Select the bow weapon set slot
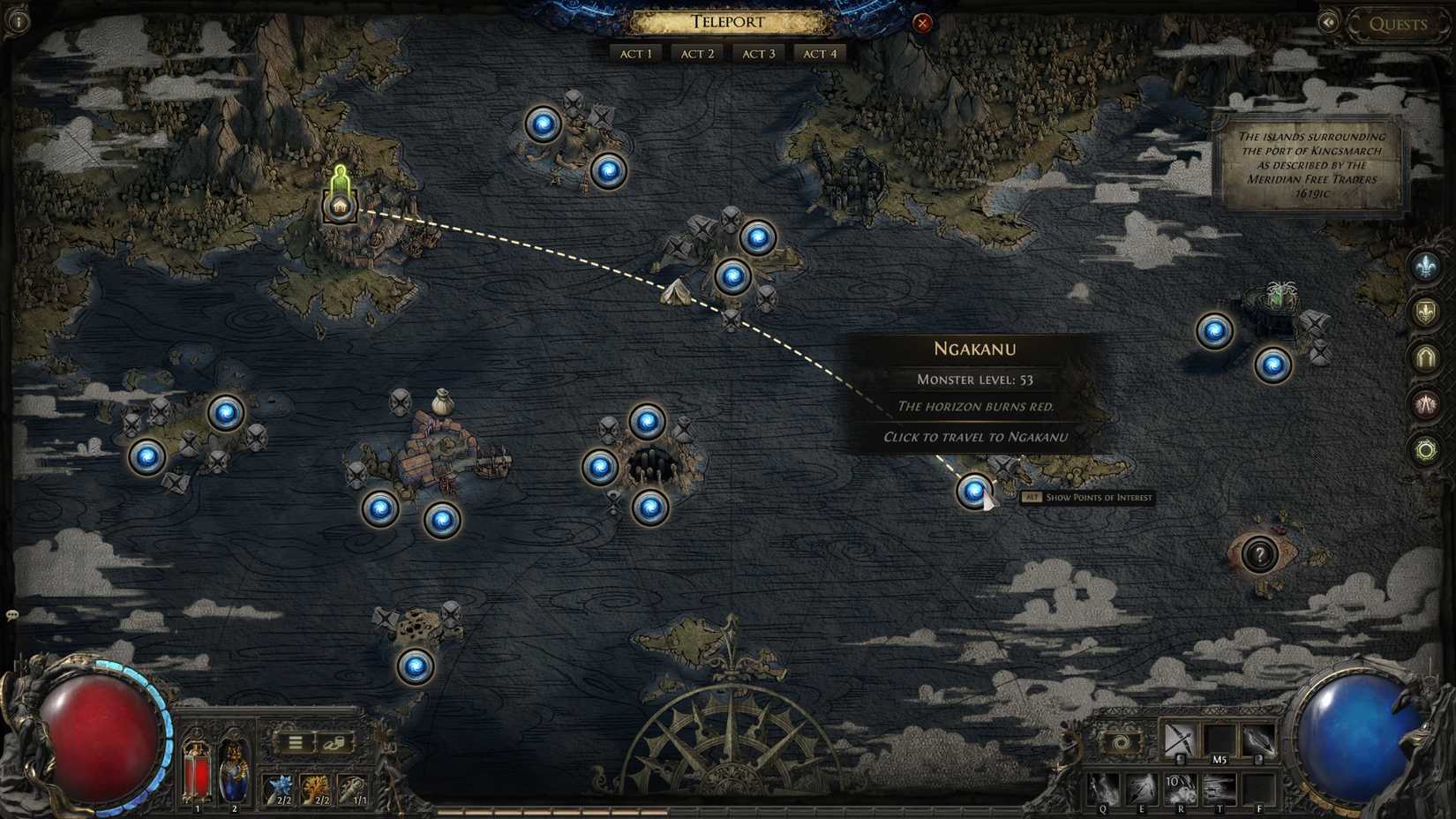The image size is (1456, 819). (1178, 740)
